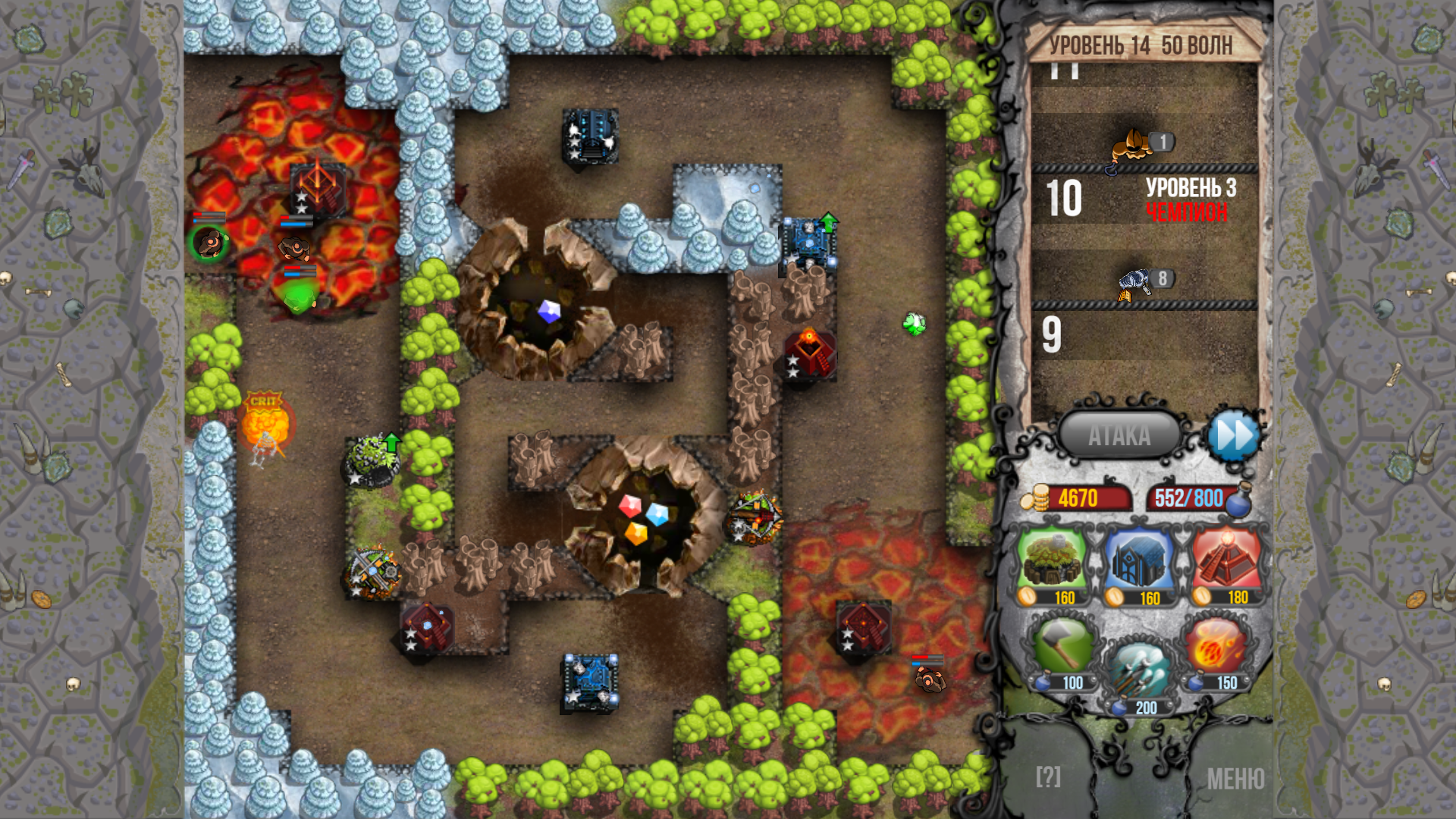Viewport: 1456px width, 819px height.
Task: Toggle fast-forward with the double-arrow button
Action: (x=1235, y=435)
